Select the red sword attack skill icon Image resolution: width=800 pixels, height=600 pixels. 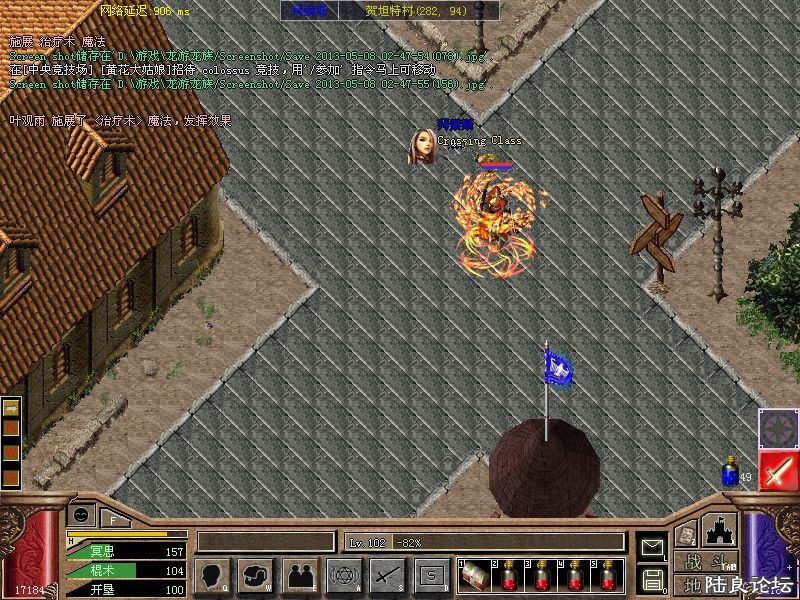point(777,471)
